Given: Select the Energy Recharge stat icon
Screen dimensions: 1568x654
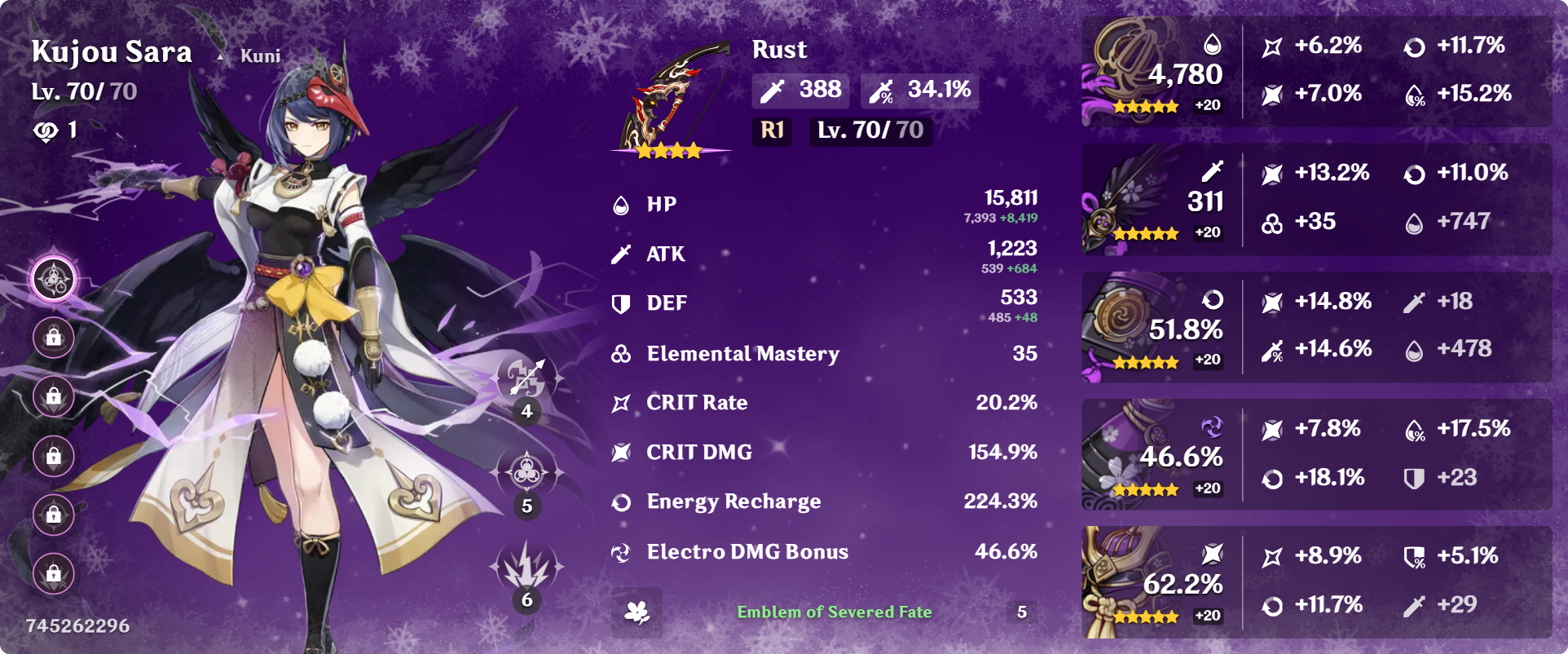Looking at the screenshot, I should (x=621, y=502).
